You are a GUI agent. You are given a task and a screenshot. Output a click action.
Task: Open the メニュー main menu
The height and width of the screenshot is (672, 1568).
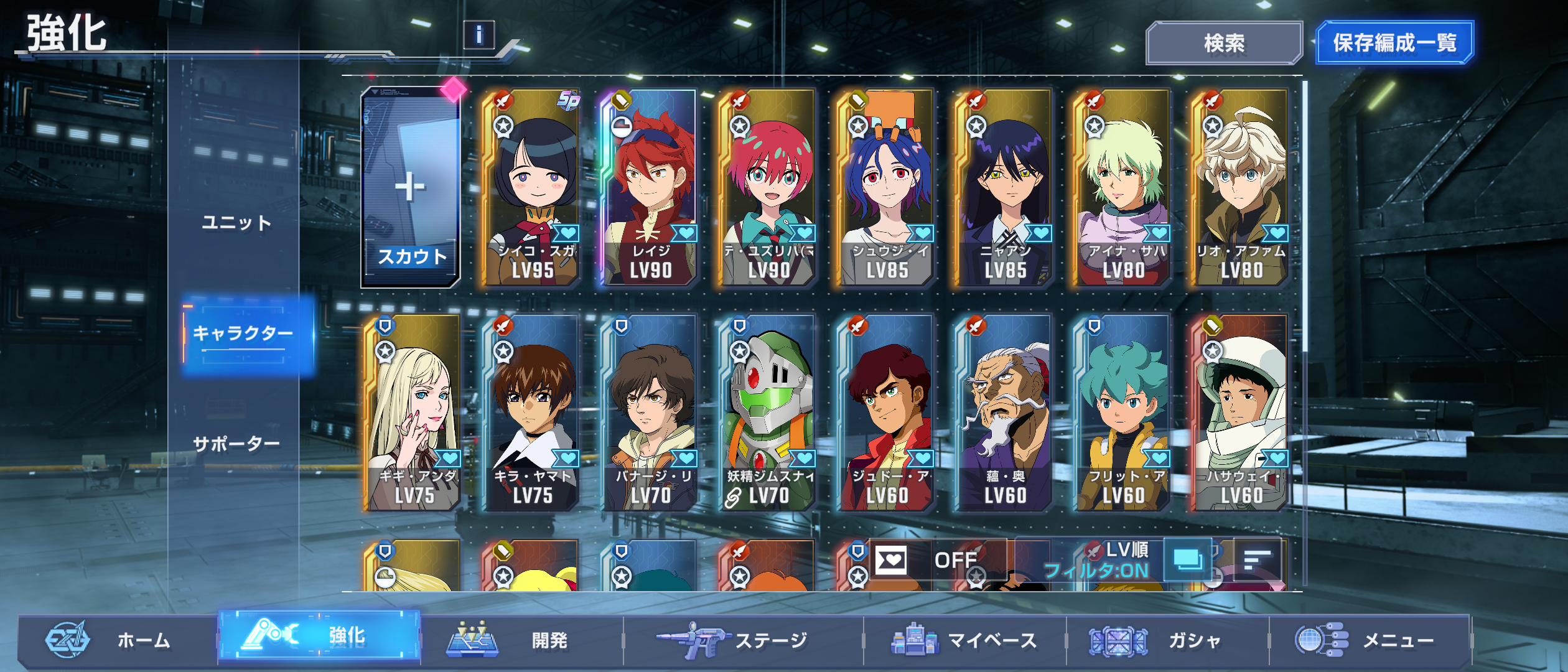click(x=1369, y=640)
